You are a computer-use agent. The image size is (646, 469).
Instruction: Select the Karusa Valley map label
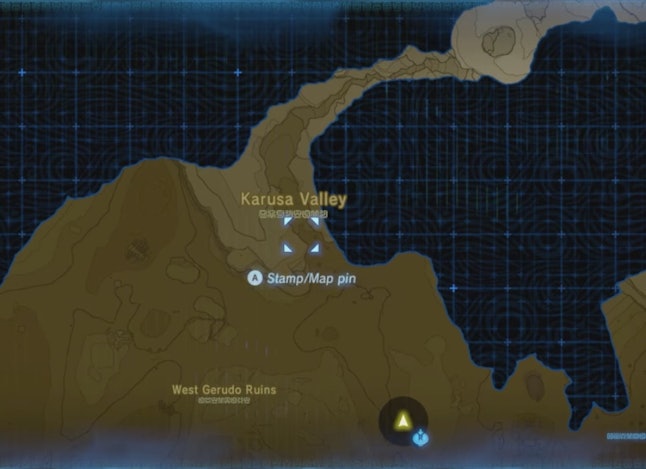[293, 200]
